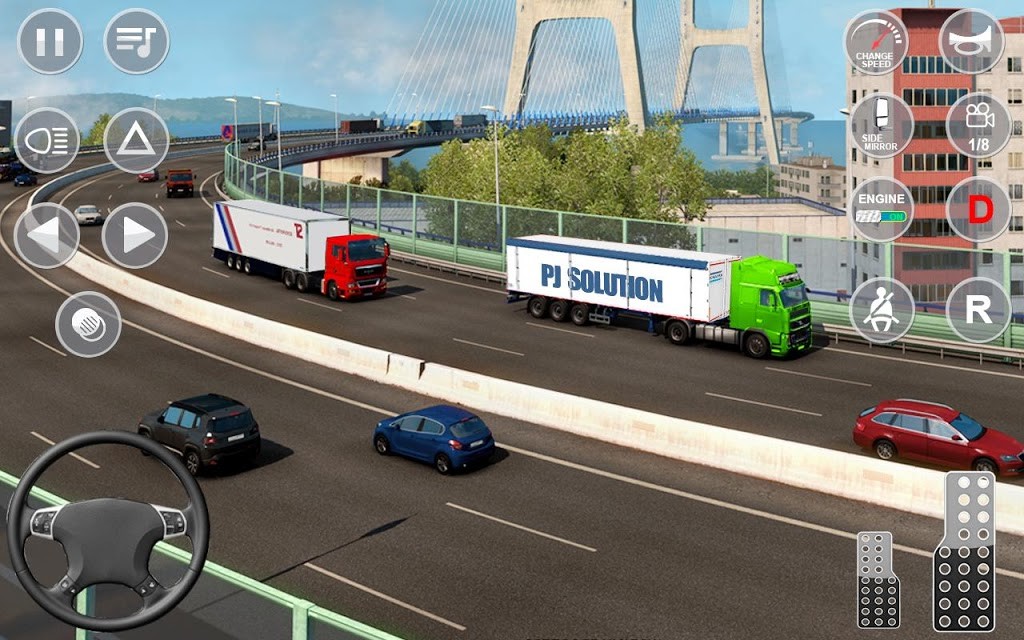The image size is (1024, 640).
Task: Pause the game
Action: pyautogui.click(x=50, y=41)
